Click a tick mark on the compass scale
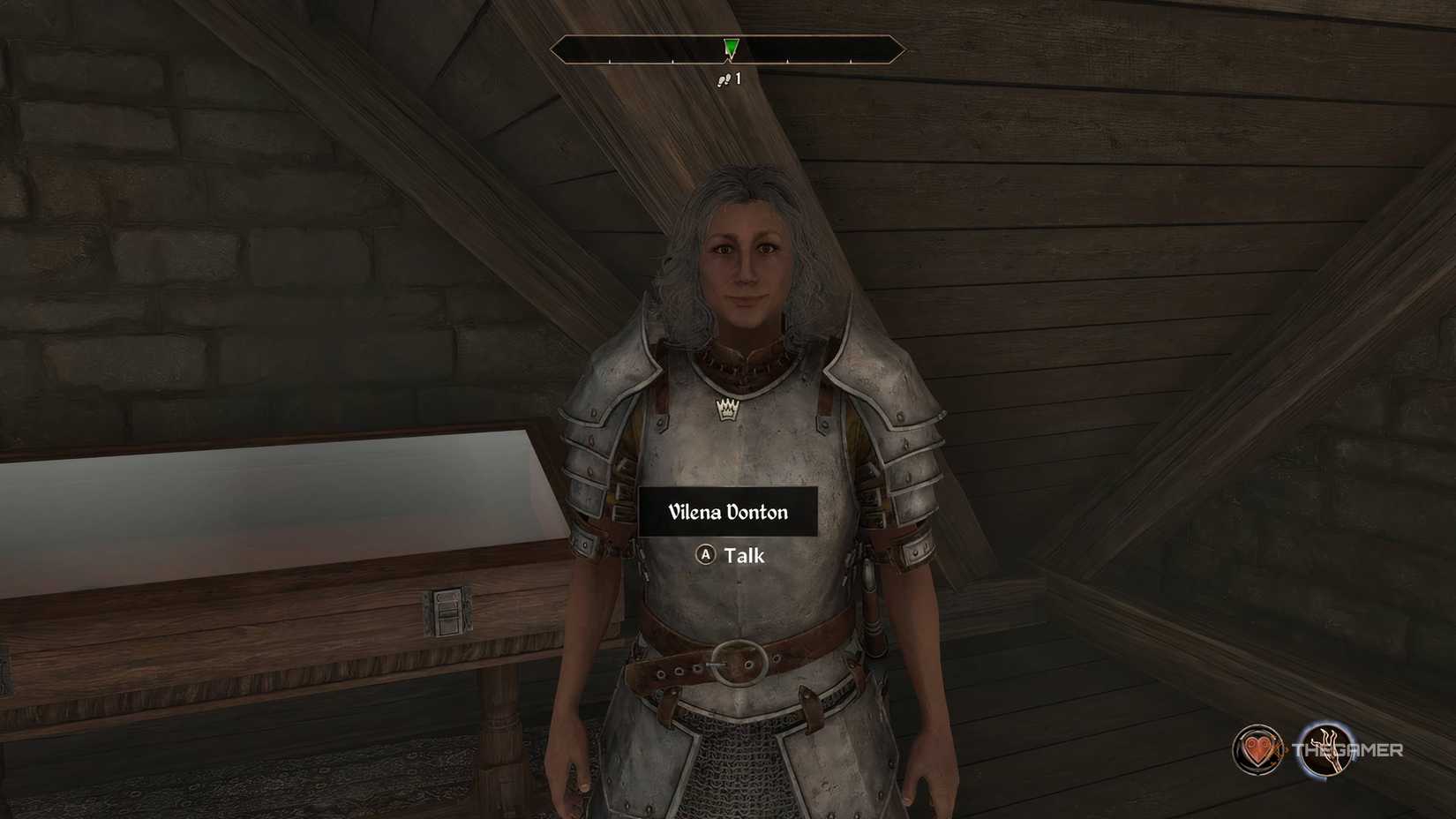The height and width of the screenshot is (819, 1456). [x=785, y=60]
